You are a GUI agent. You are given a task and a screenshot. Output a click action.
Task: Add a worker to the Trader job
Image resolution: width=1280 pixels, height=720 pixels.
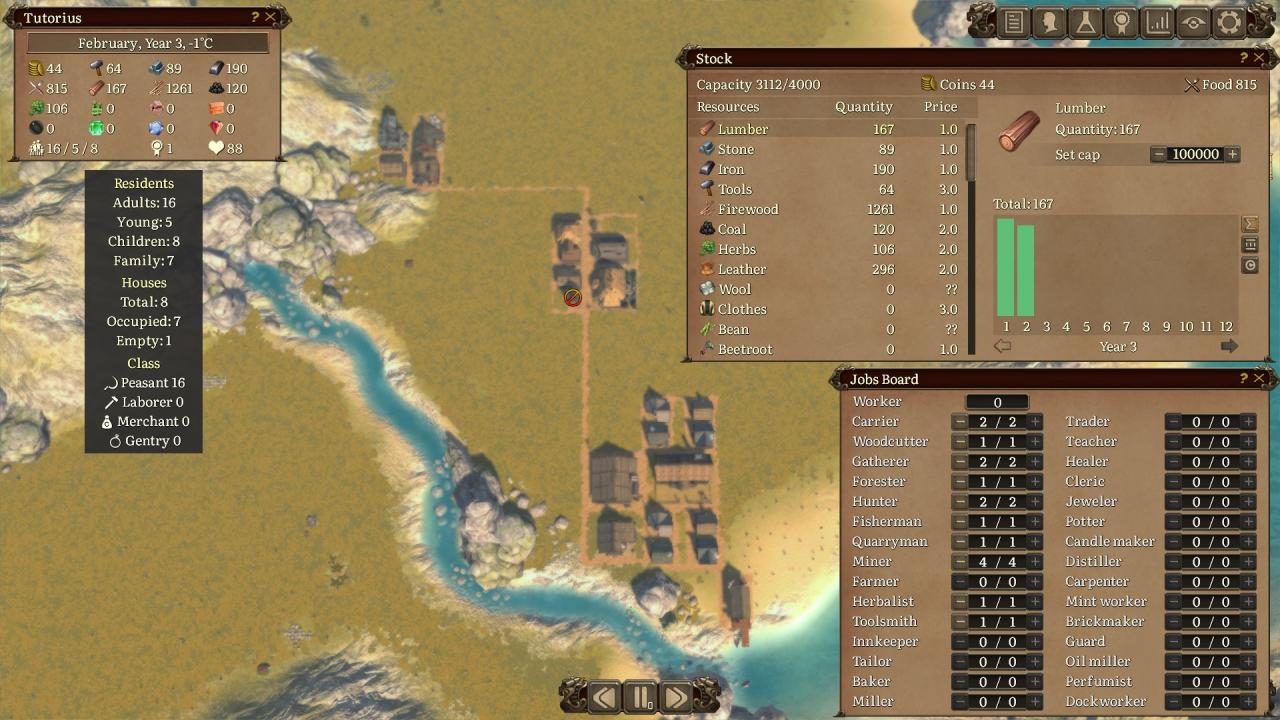coord(1248,422)
